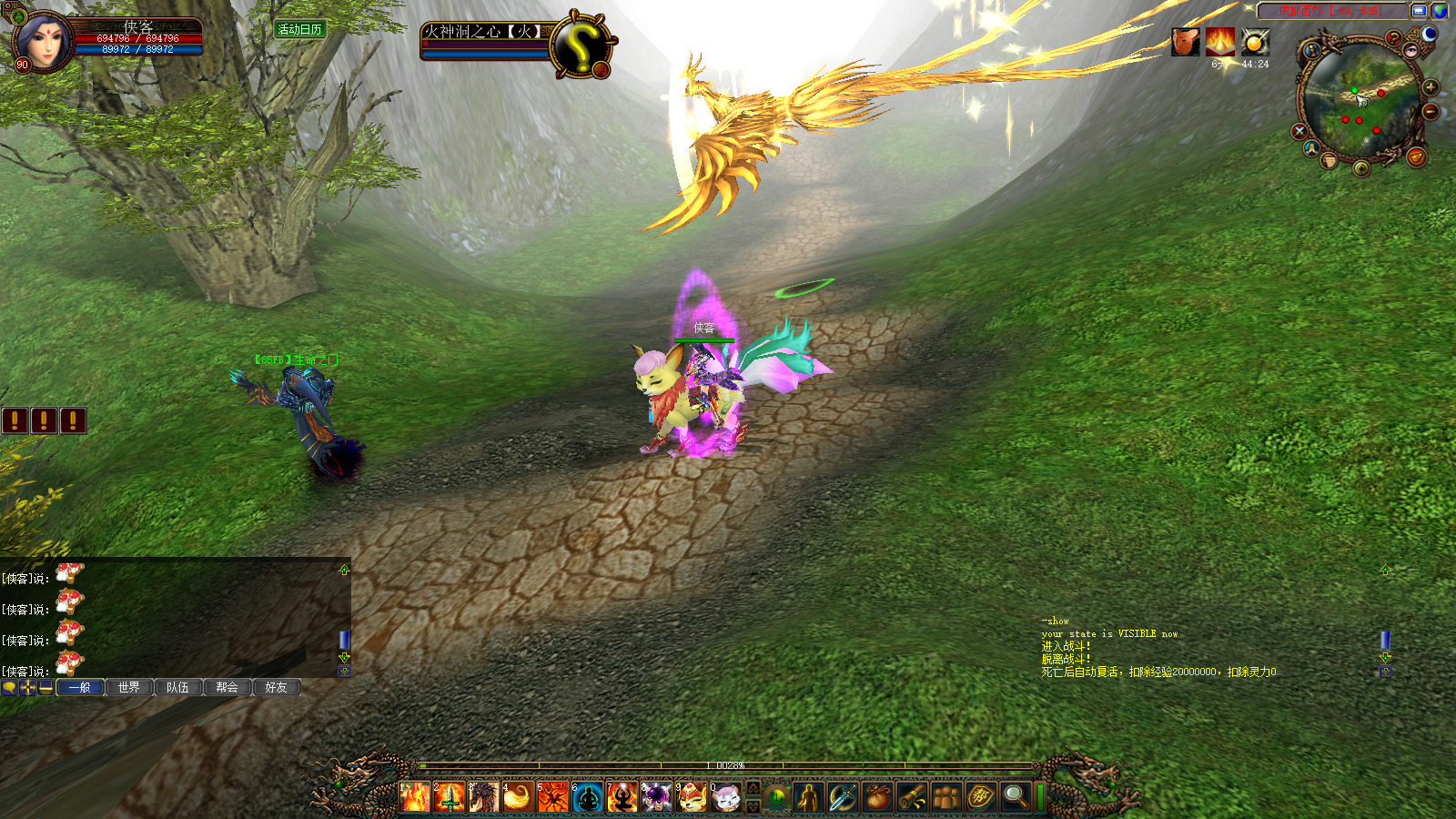1456x819 pixels.
Task: Select the 帮会 chat tab
Action: point(227,687)
